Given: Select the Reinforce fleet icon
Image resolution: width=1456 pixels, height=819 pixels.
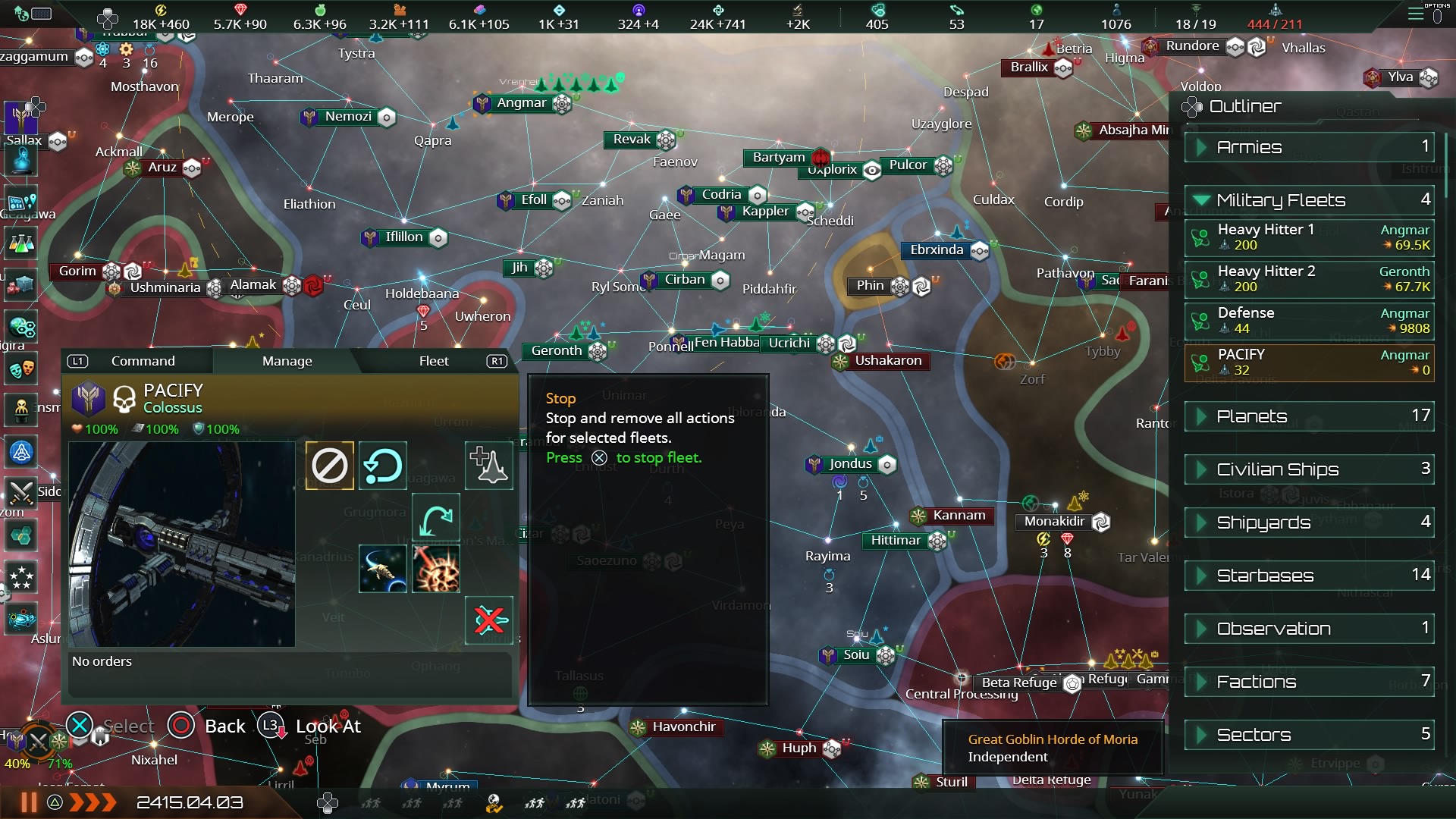Looking at the screenshot, I should pyautogui.click(x=488, y=466).
